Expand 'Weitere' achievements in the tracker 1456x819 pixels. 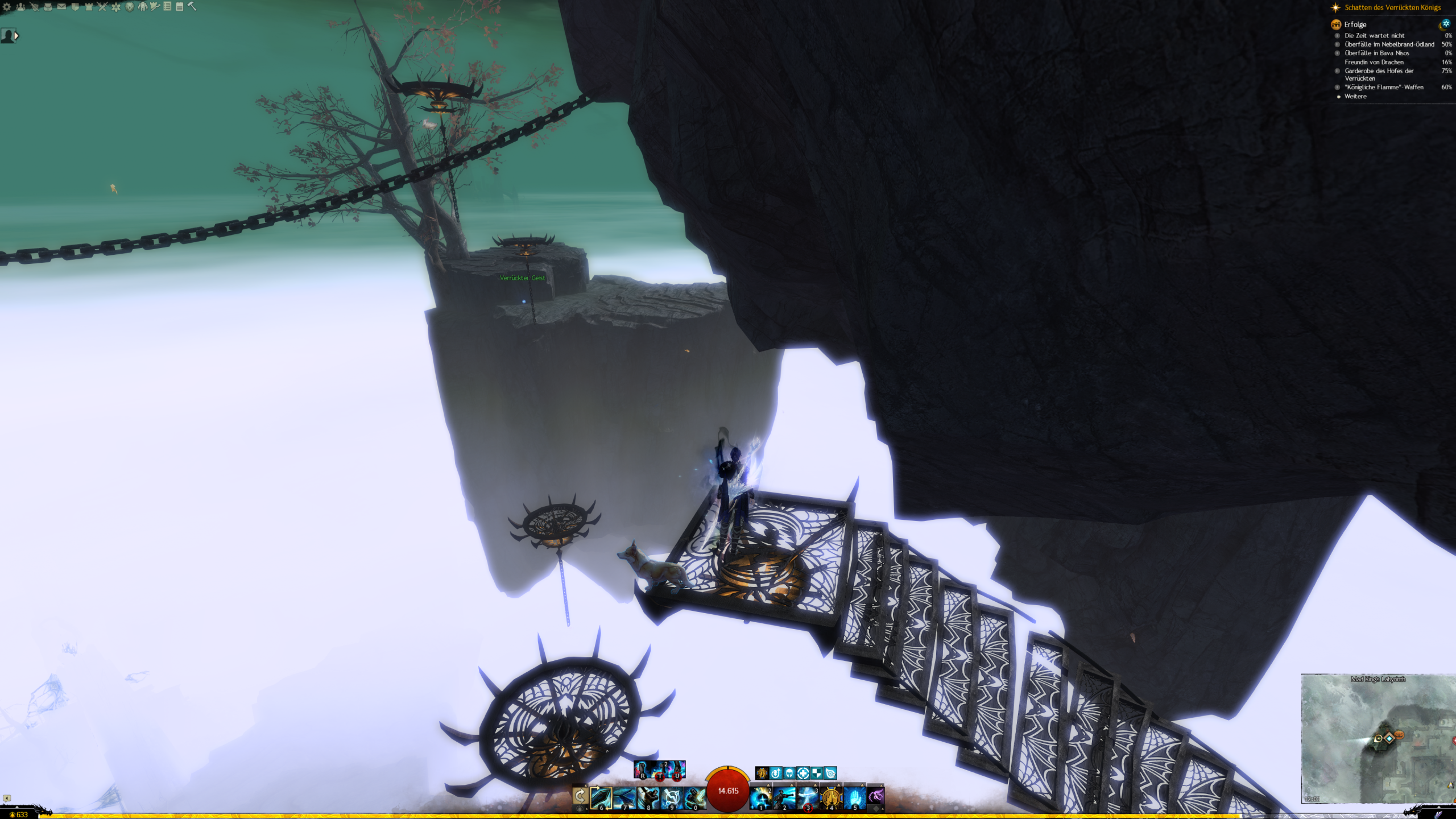pyautogui.click(x=1355, y=97)
